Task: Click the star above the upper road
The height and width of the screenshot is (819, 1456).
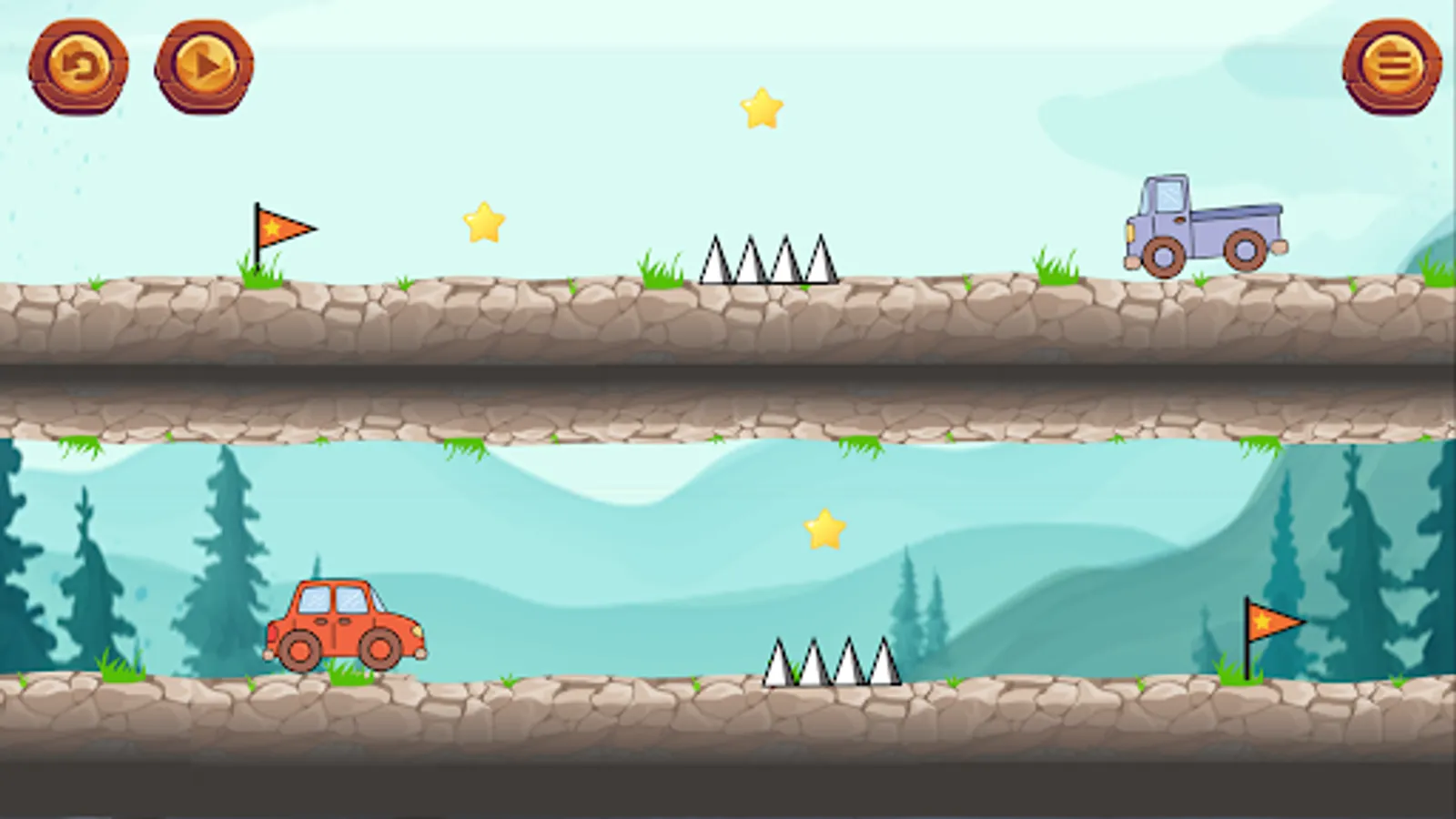Action: (483, 220)
